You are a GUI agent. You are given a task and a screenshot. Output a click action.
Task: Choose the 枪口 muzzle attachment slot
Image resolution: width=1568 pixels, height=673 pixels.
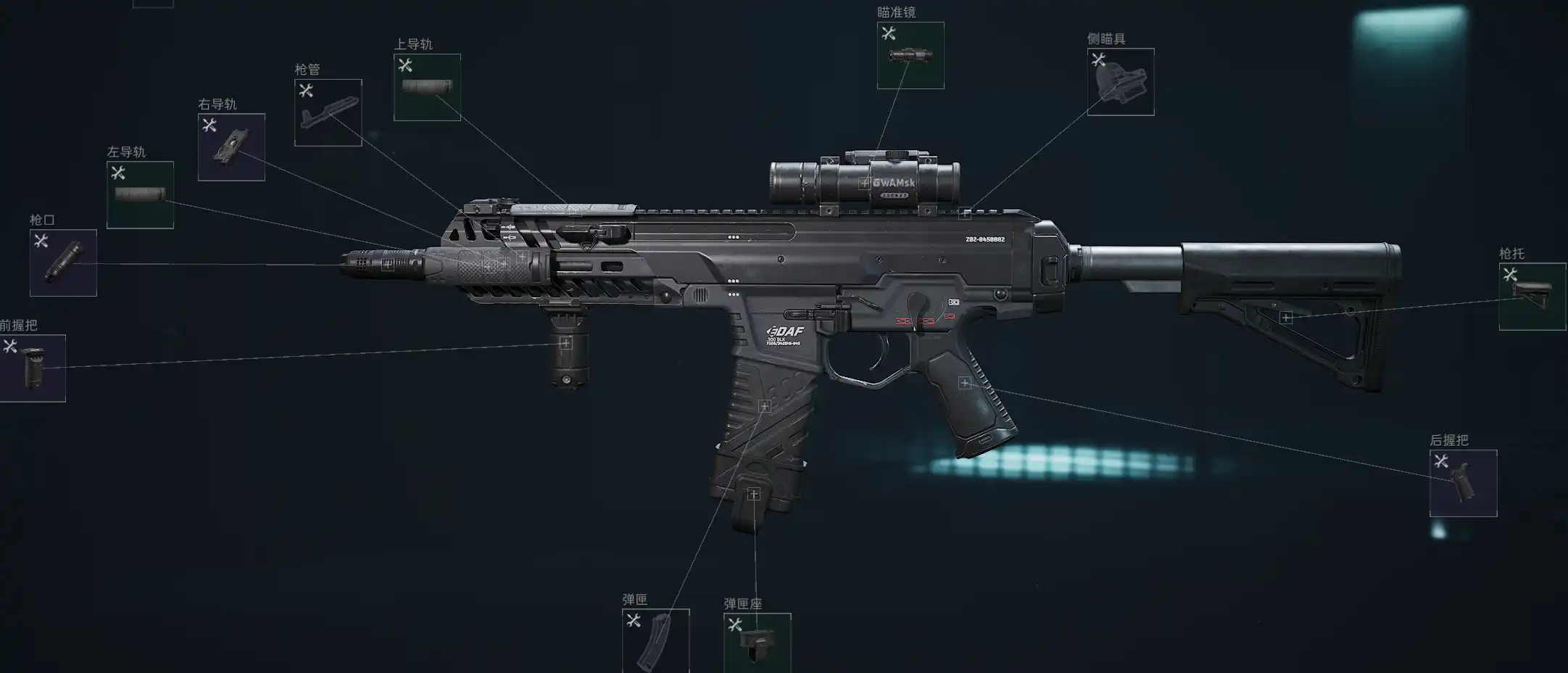(63, 263)
